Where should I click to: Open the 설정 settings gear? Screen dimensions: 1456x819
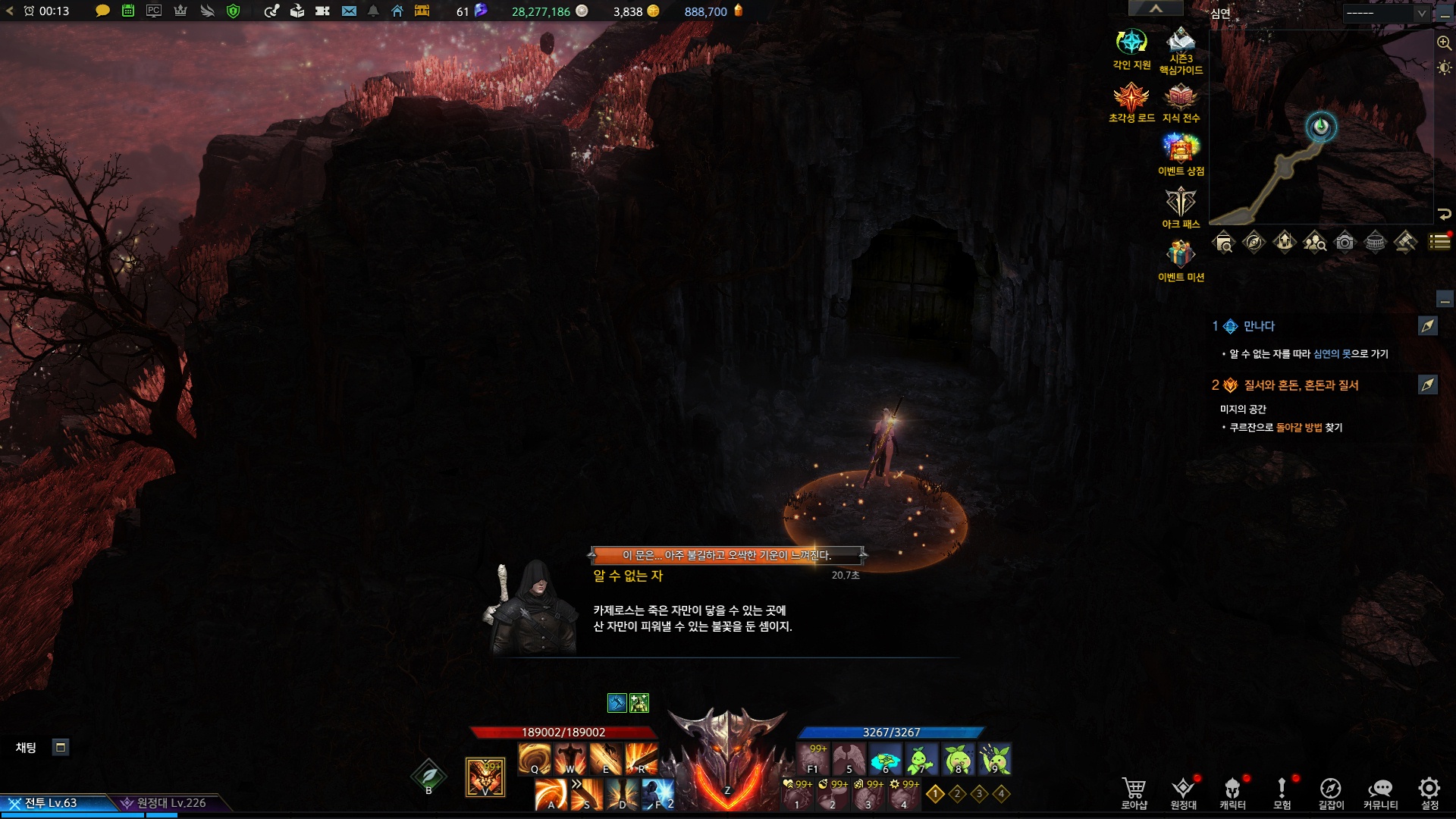pos(1429,792)
